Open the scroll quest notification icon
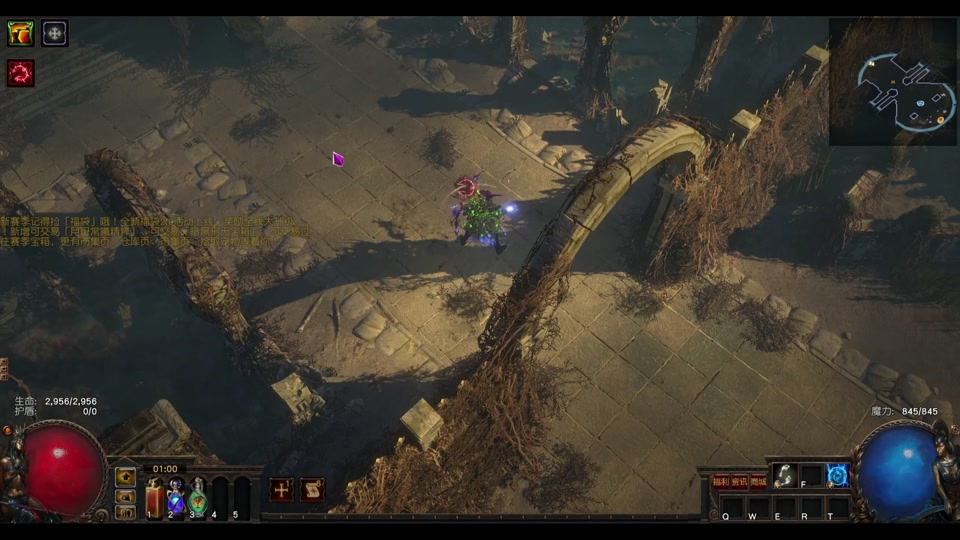The height and width of the screenshot is (540, 960). click(x=312, y=490)
